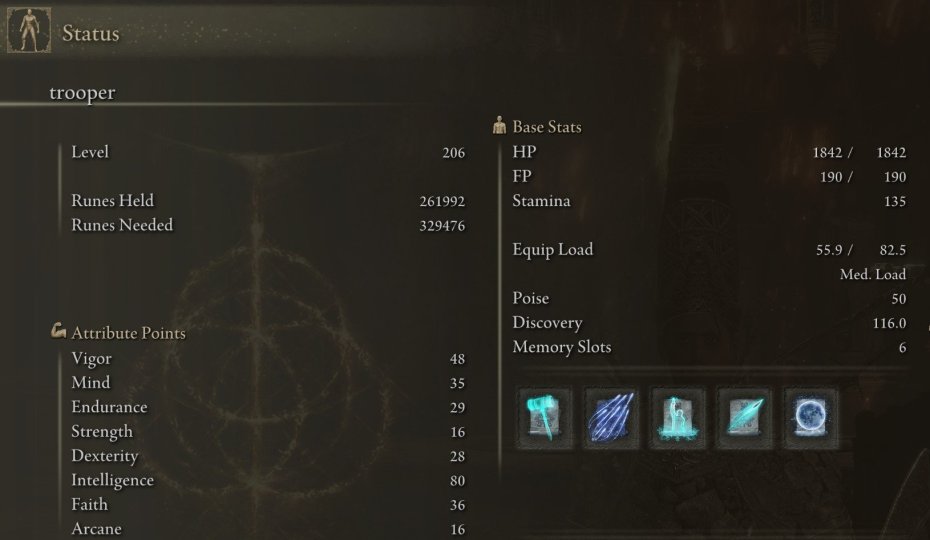Screen dimensions: 930x540
Task: Pick the glowing blade sorcery icon
Action: click(744, 418)
